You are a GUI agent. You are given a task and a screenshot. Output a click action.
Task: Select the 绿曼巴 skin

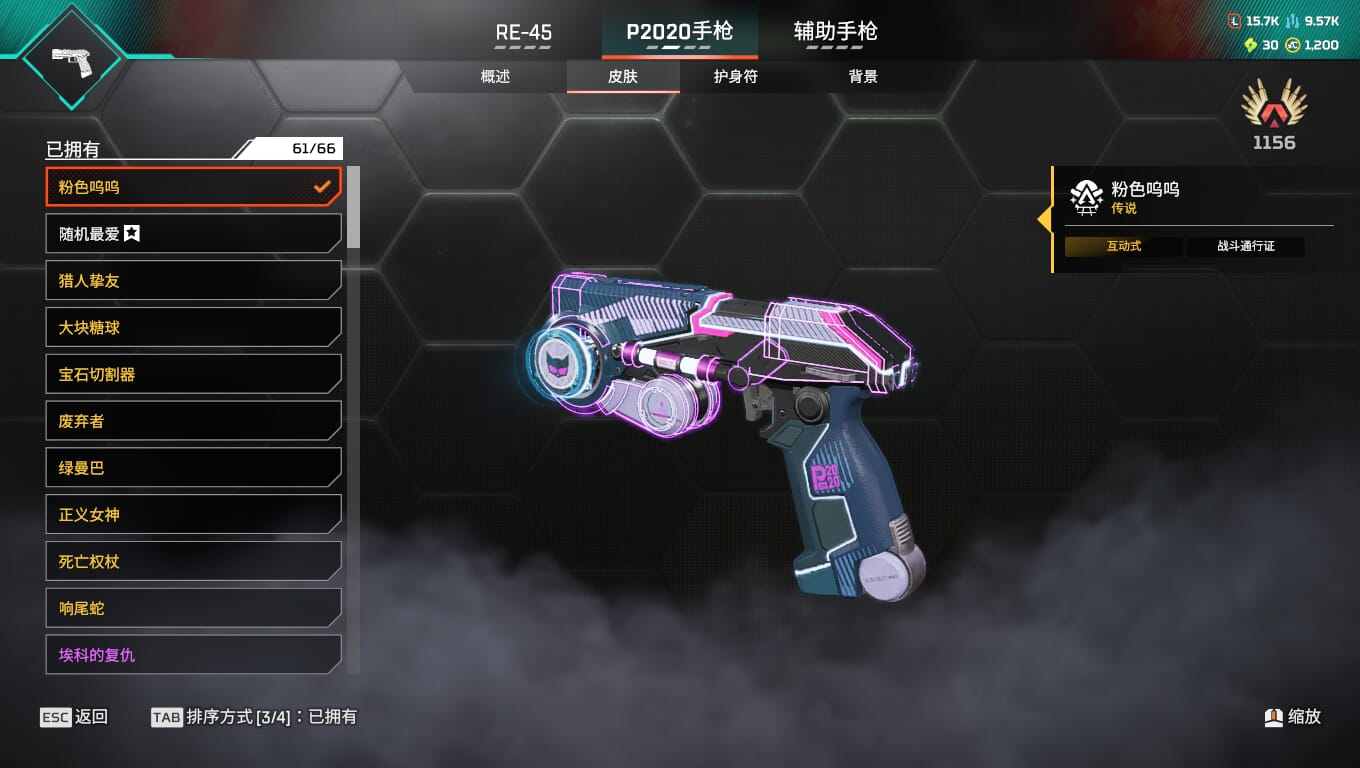click(193, 468)
